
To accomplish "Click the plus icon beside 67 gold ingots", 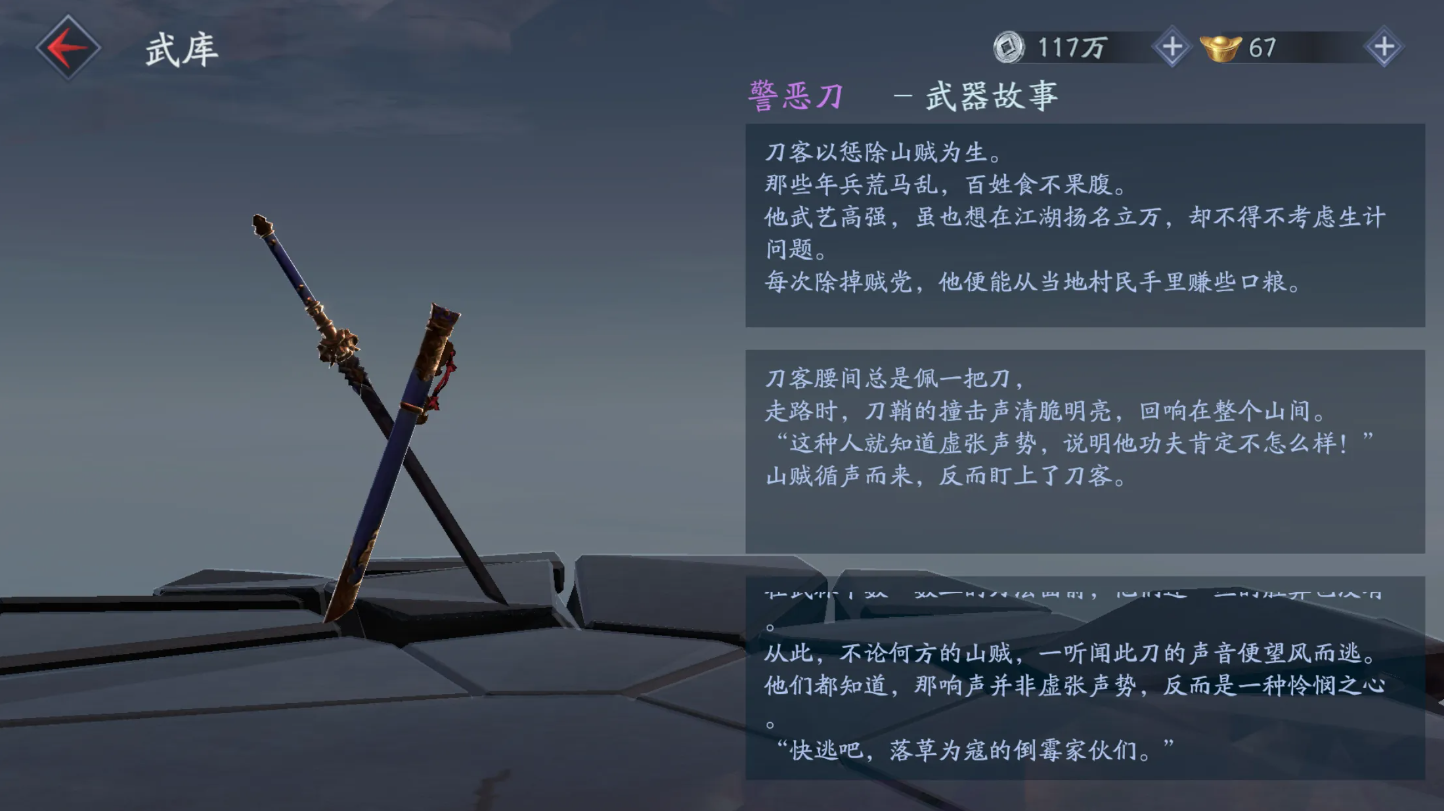I will tap(1382, 46).
